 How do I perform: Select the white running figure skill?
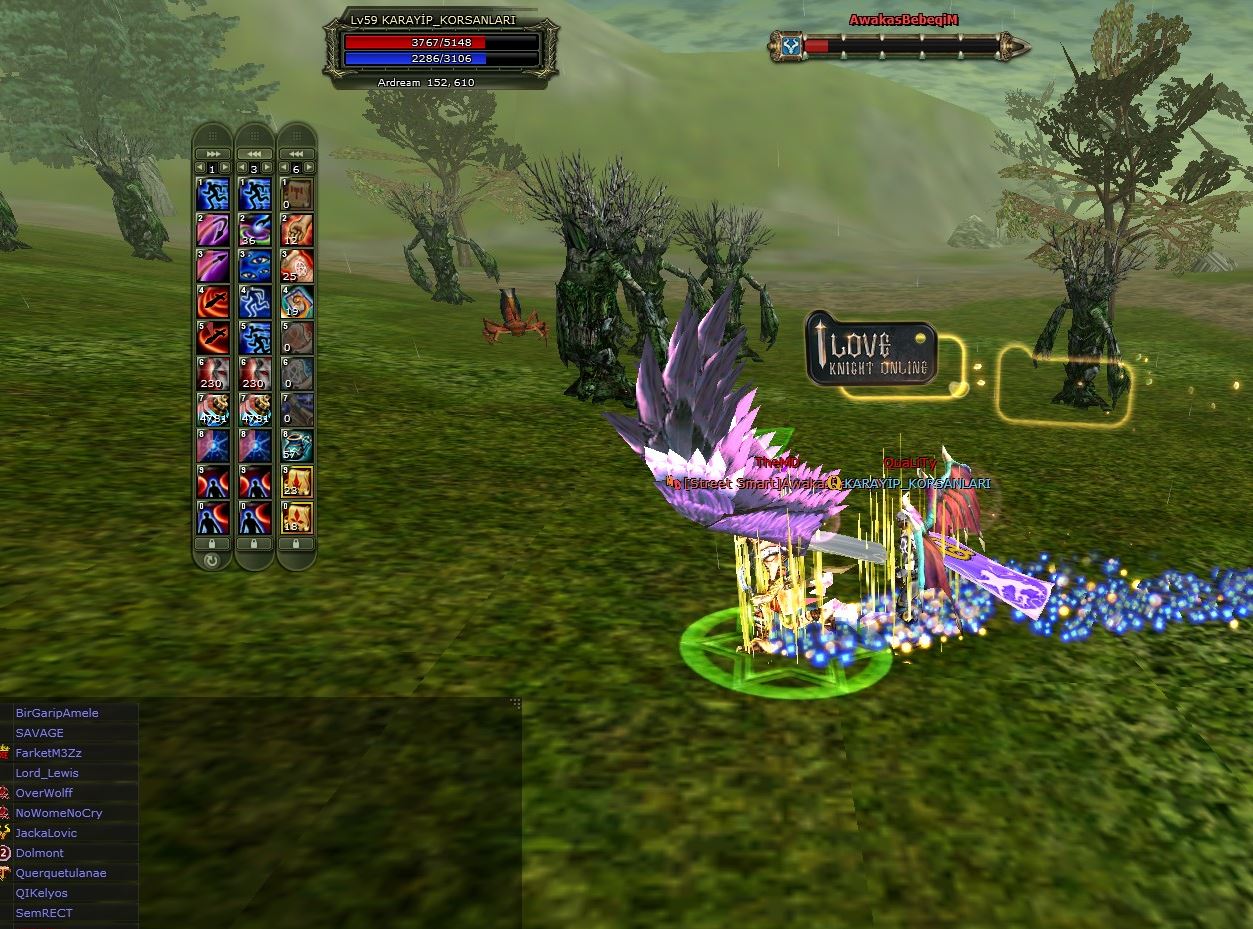click(254, 302)
